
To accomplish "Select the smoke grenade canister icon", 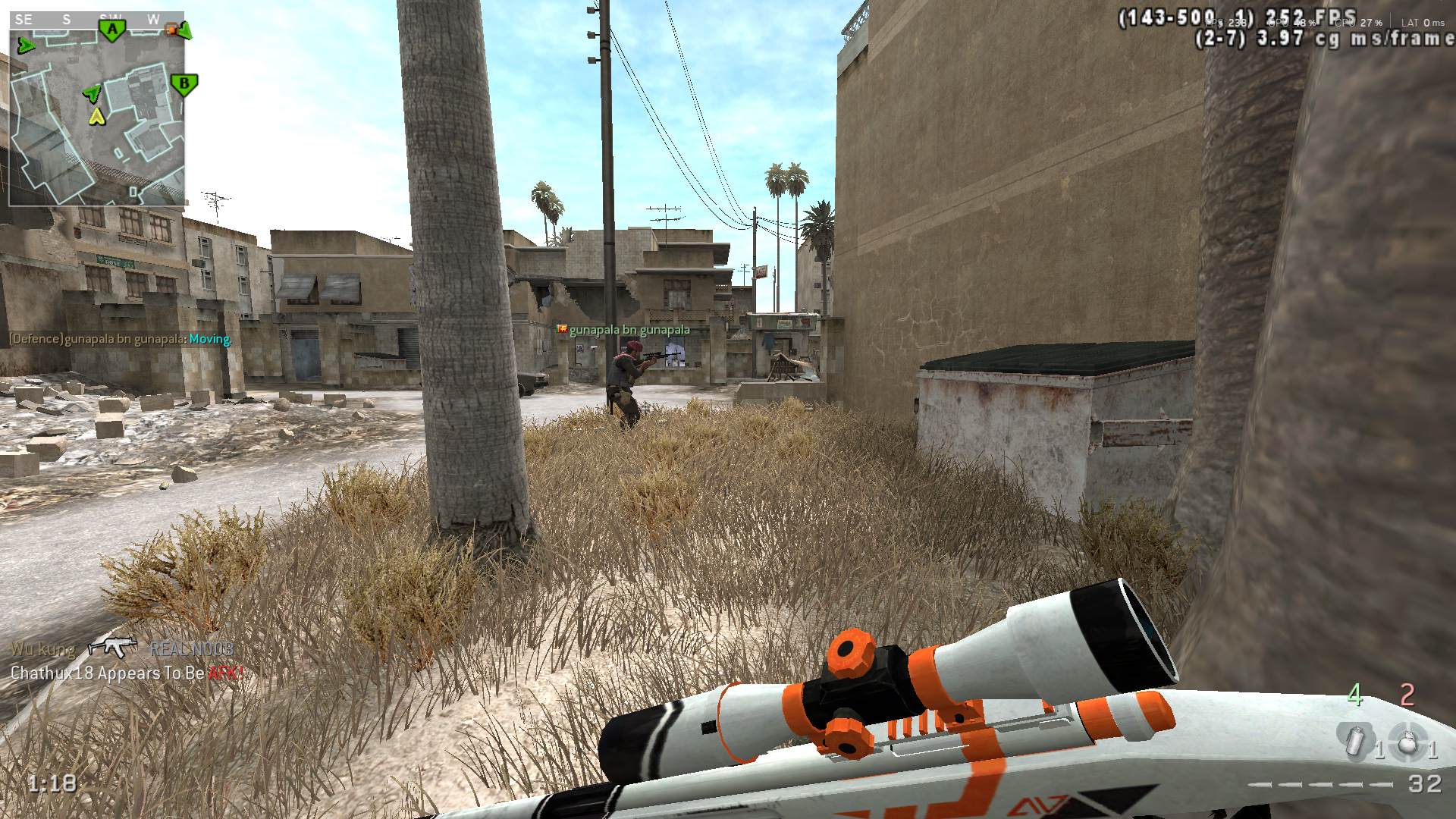I will [1355, 740].
